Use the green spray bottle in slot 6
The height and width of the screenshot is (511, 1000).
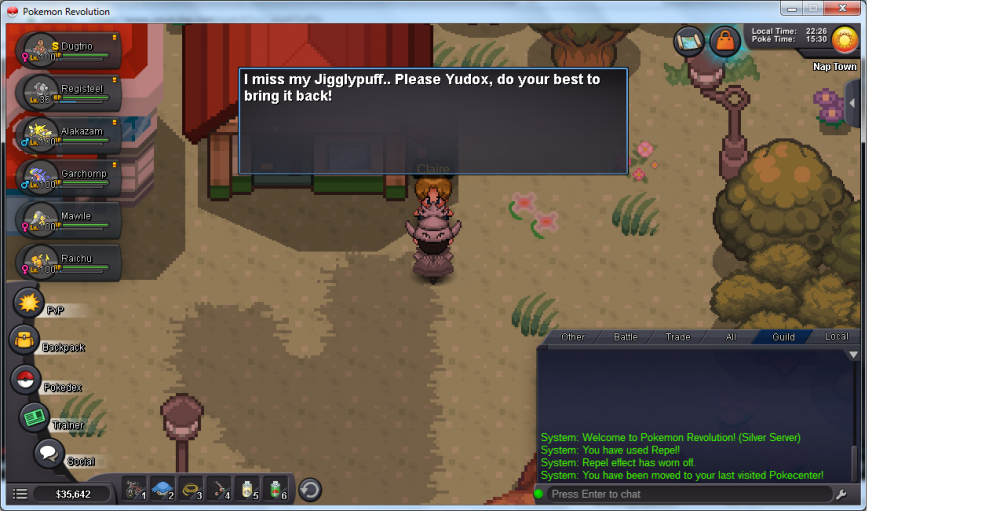(274, 491)
